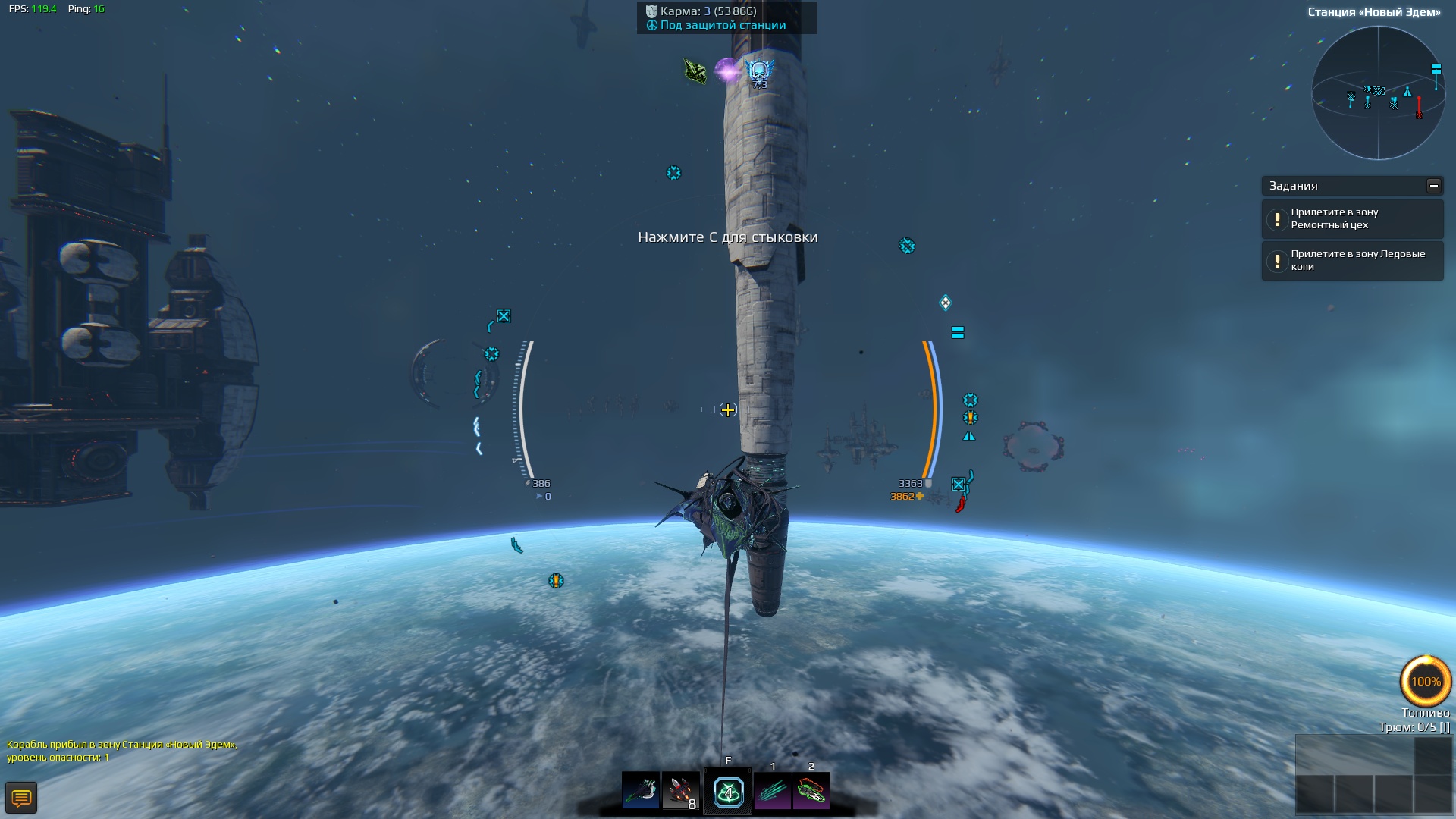Activate the ship outline module in slot 2

pyautogui.click(x=811, y=791)
